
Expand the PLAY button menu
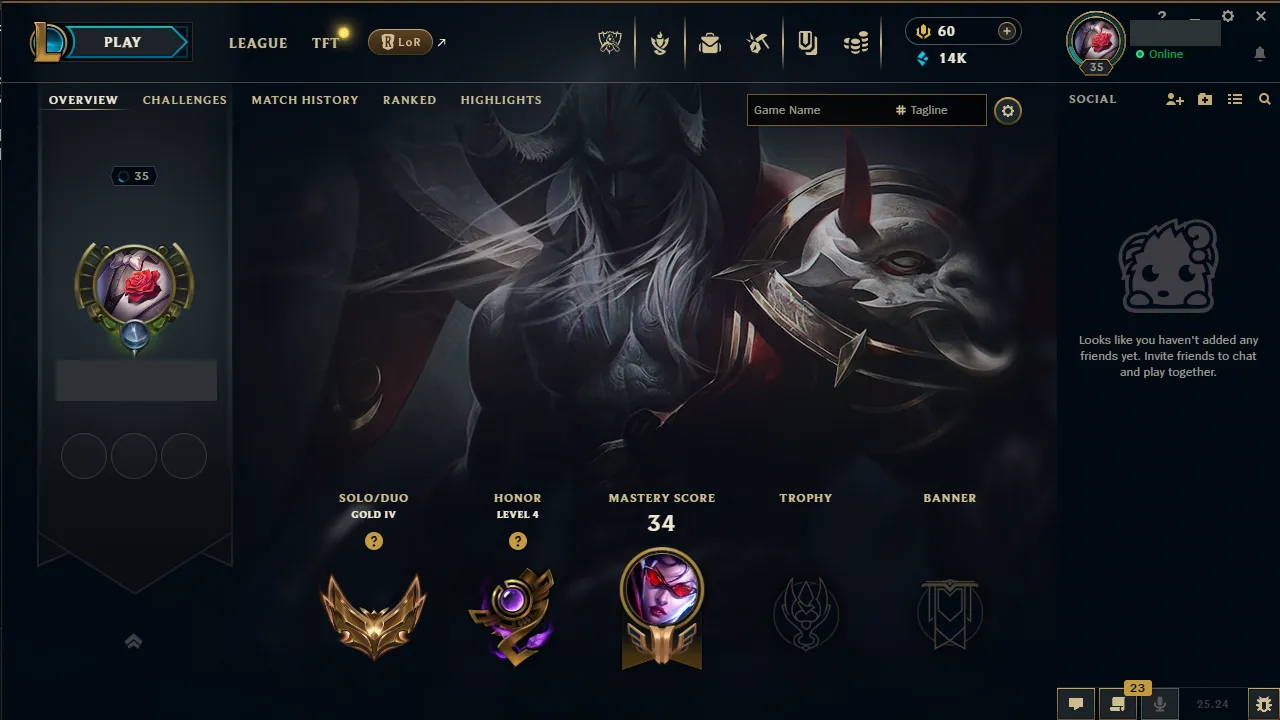[122, 42]
